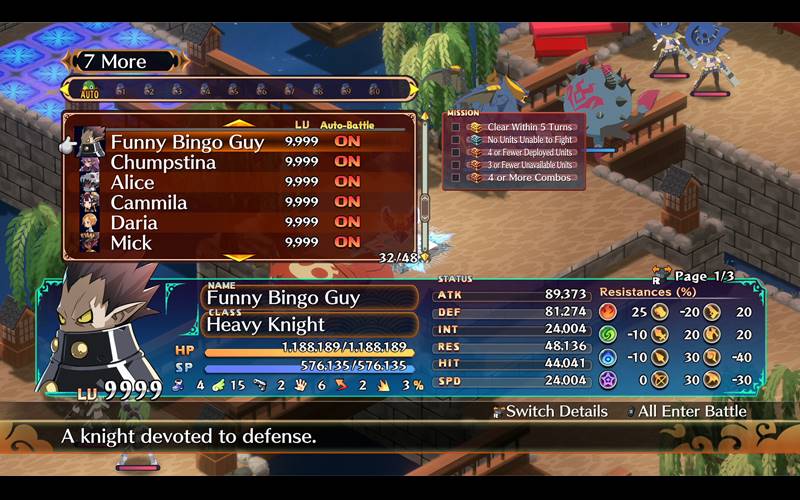800x500 pixels.
Task: Select the Cammila unit row
Action: tap(149, 202)
